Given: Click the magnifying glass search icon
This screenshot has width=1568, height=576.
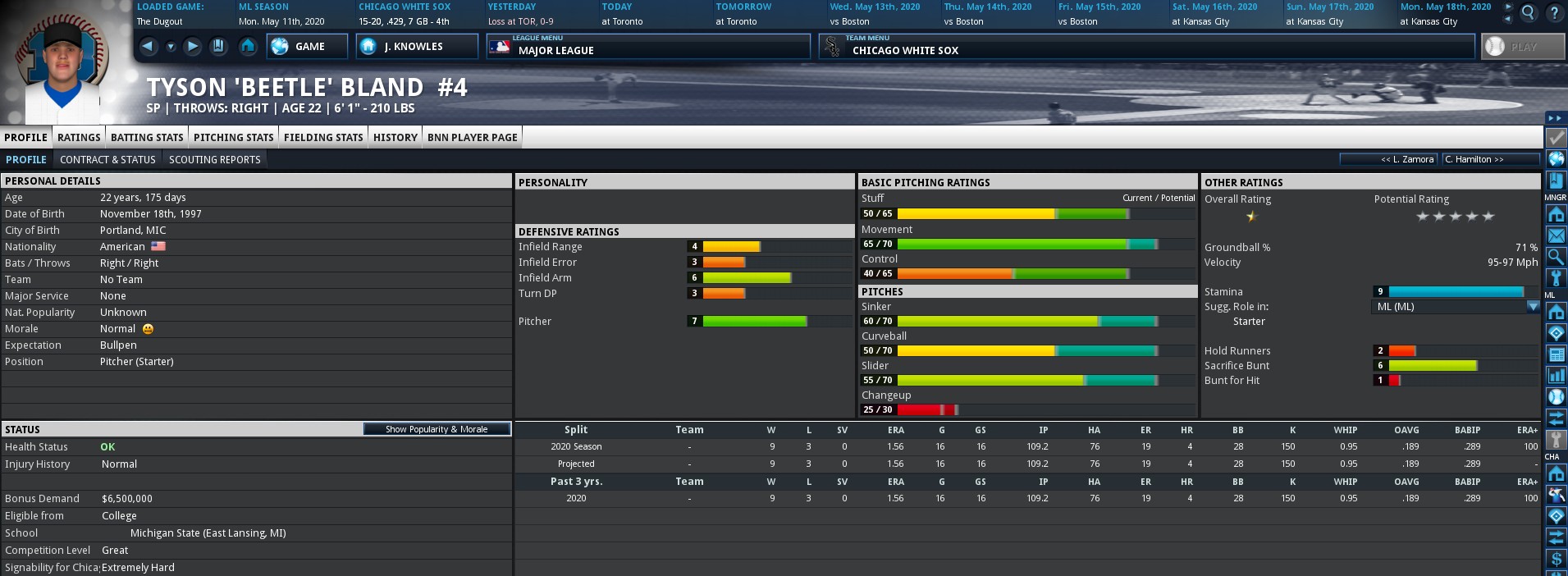Looking at the screenshot, I should pos(1528,13).
